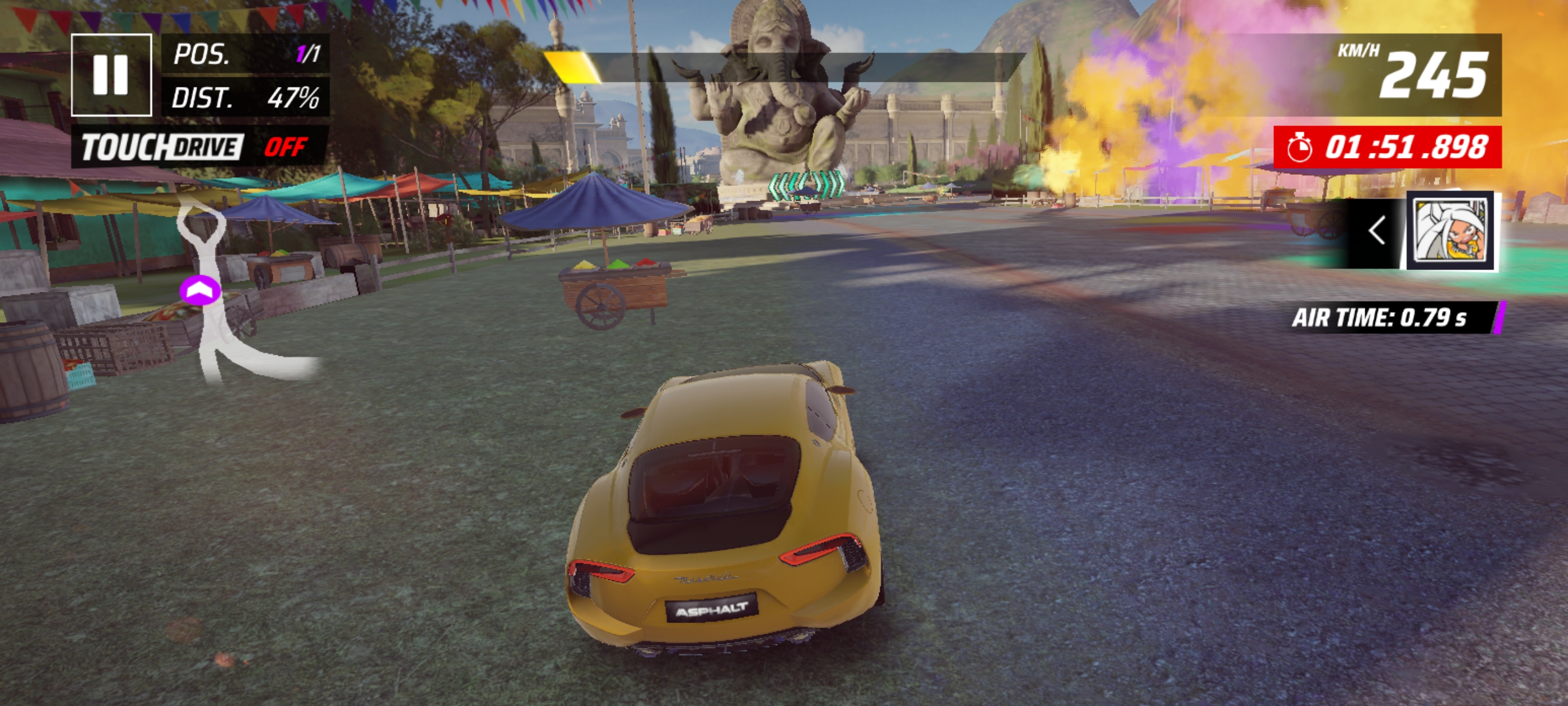Expand the character emote panel arrow

(1377, 231)
